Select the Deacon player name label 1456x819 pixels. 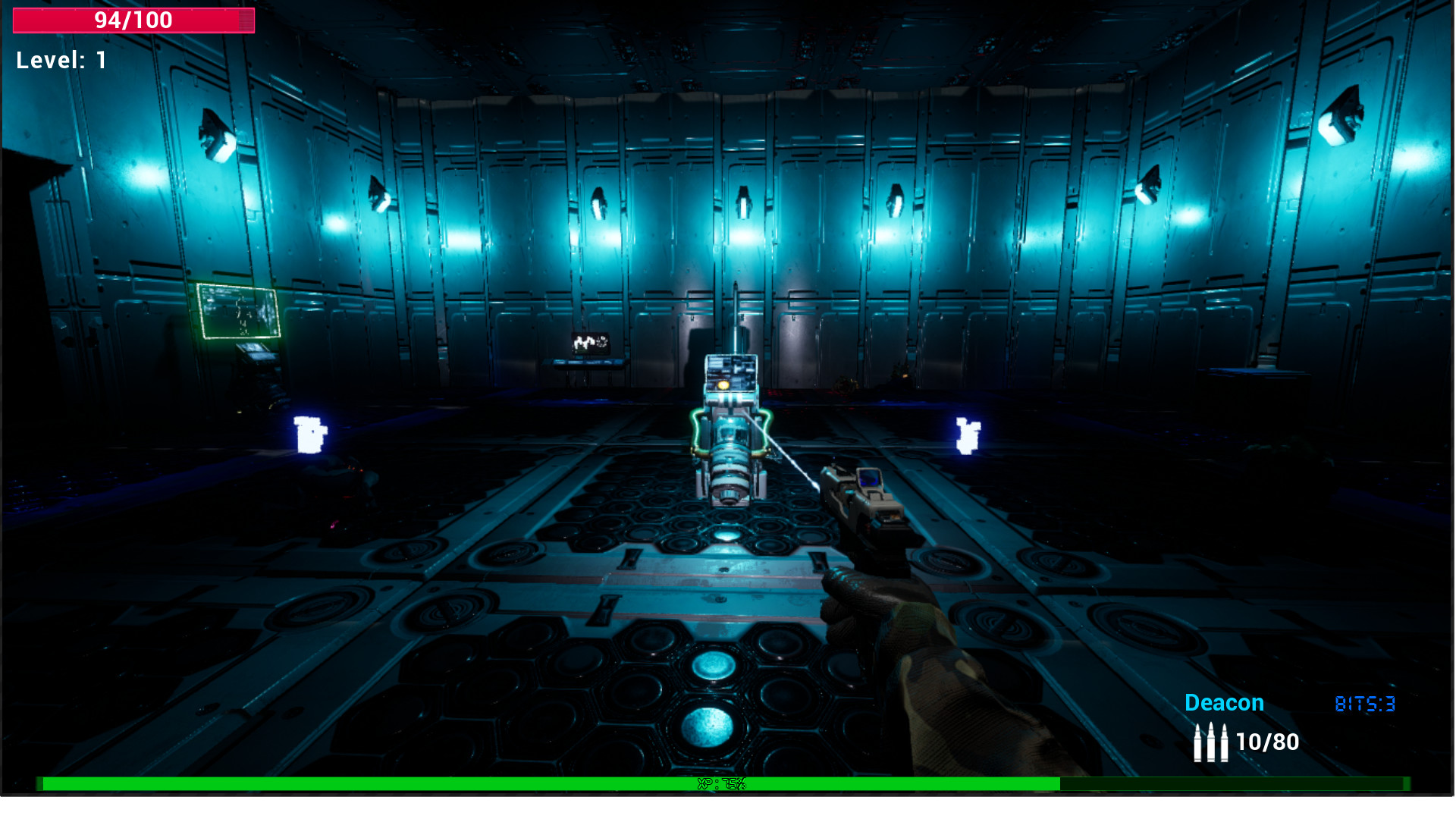tap(1224, 703)
